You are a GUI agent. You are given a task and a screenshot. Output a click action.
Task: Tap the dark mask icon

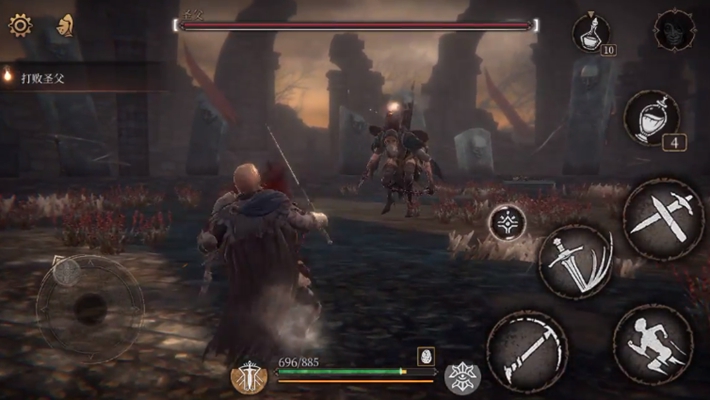[675, 30]
